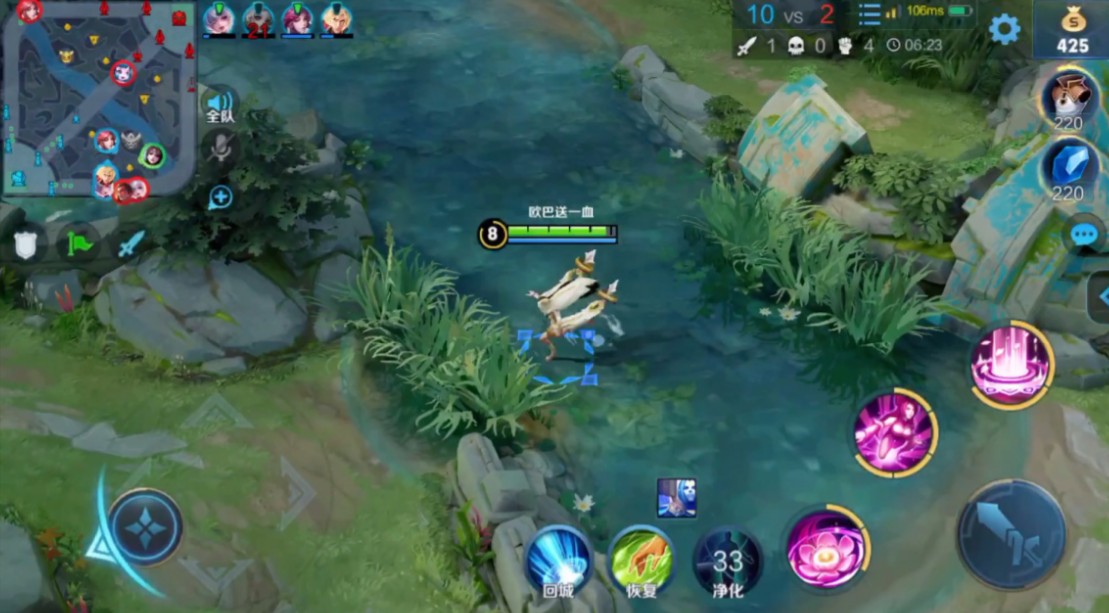This screenshot has height=613, width=1109.
Task: Open the quick chat bubble
Action: pos(1084,235)
